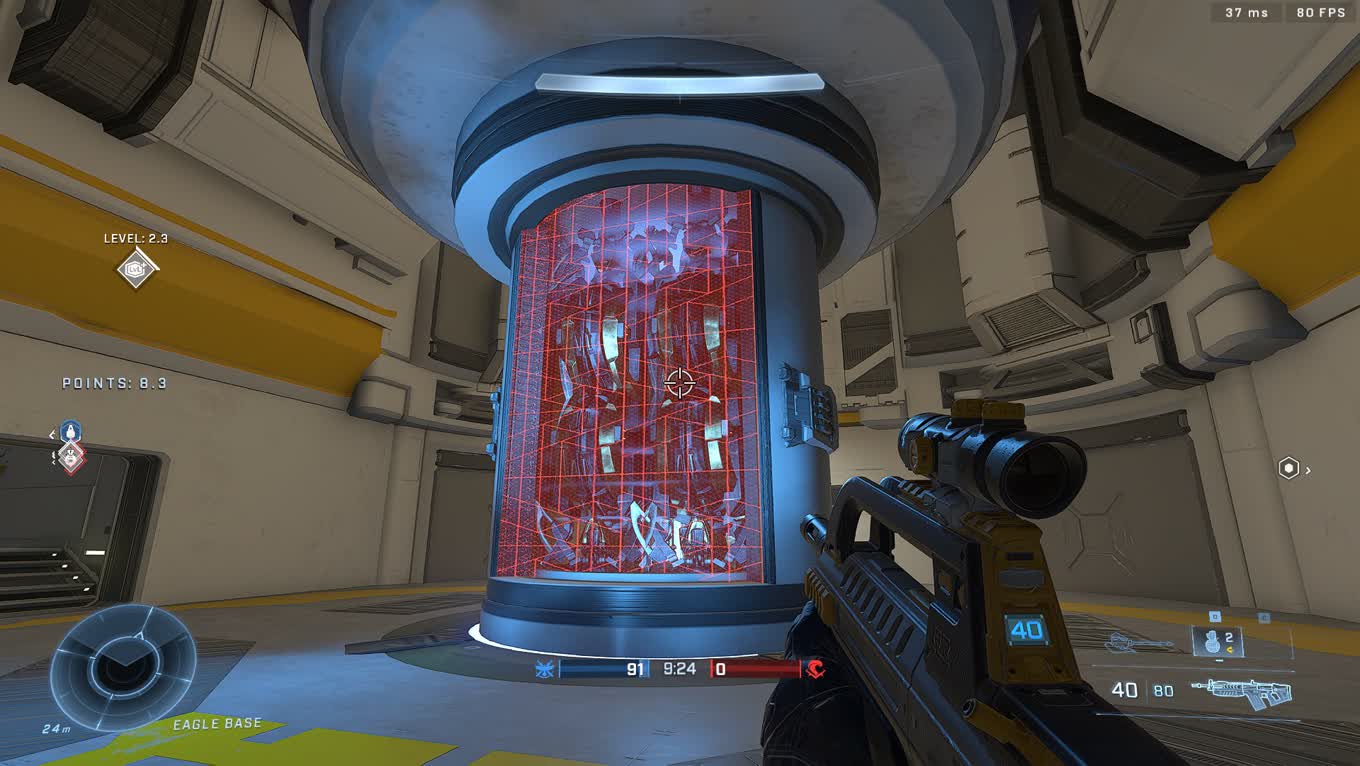This screenshot has width=1360, height=766.
Task: Click the red Cobra team emblem
Action: 815,669
